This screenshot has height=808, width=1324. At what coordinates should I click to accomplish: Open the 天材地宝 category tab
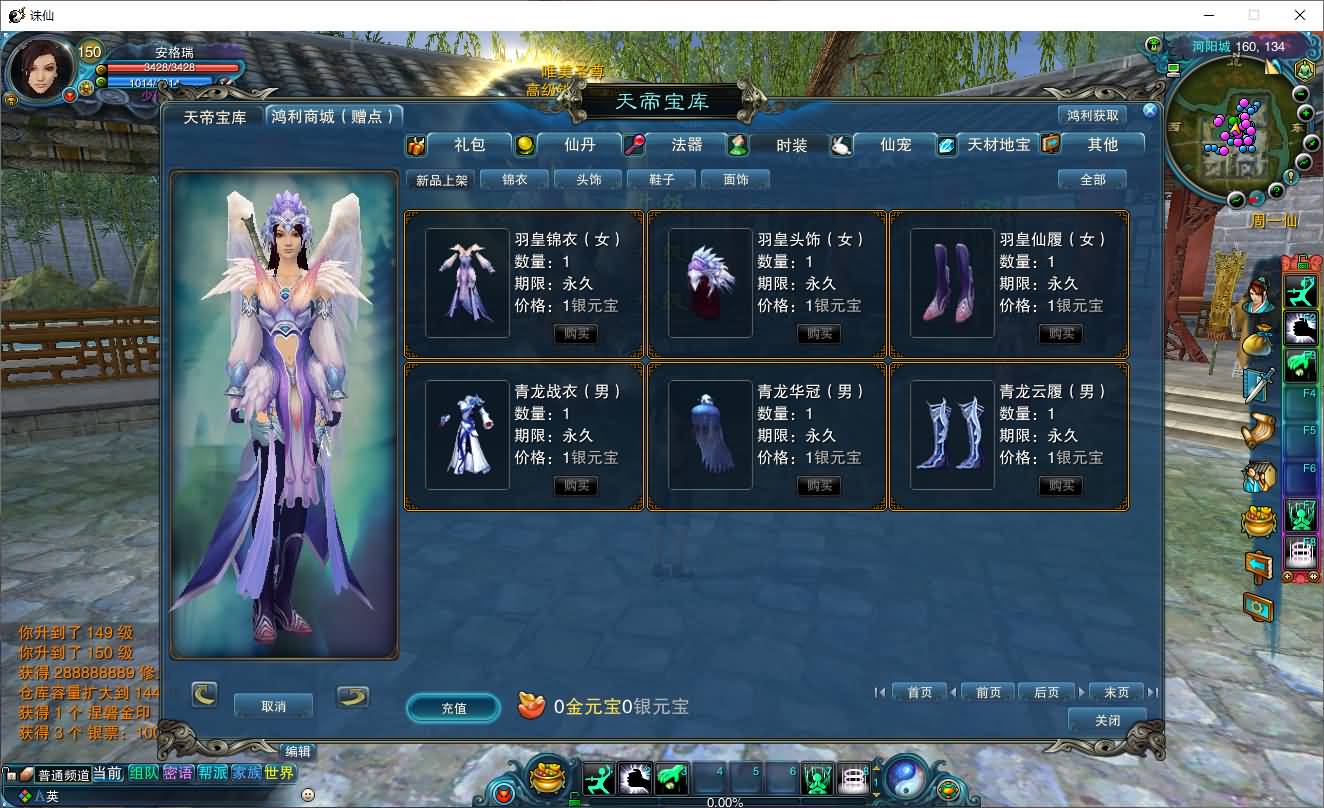[997, 145]
